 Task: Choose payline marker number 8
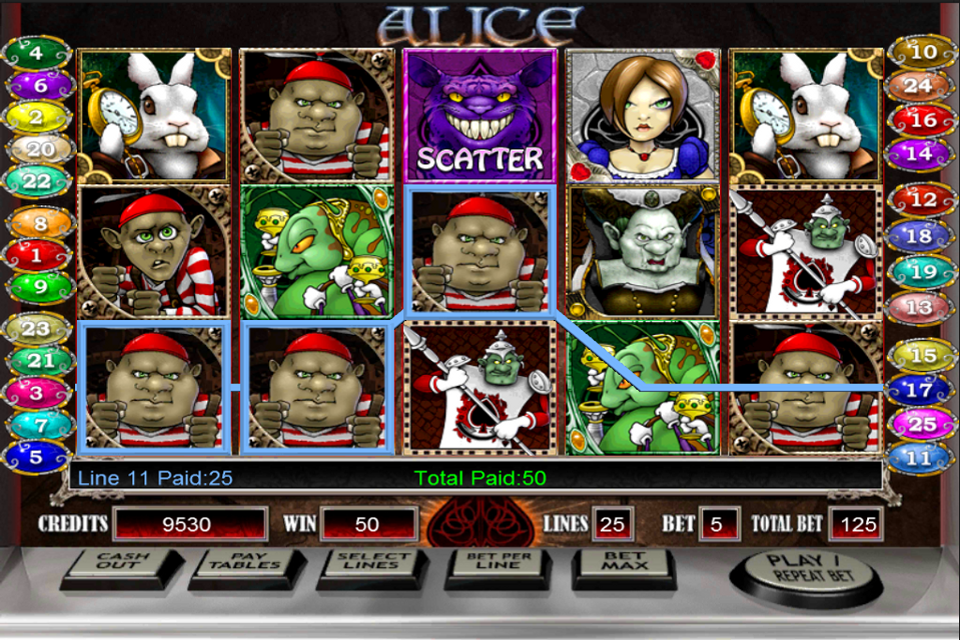(x=37, y=224)
